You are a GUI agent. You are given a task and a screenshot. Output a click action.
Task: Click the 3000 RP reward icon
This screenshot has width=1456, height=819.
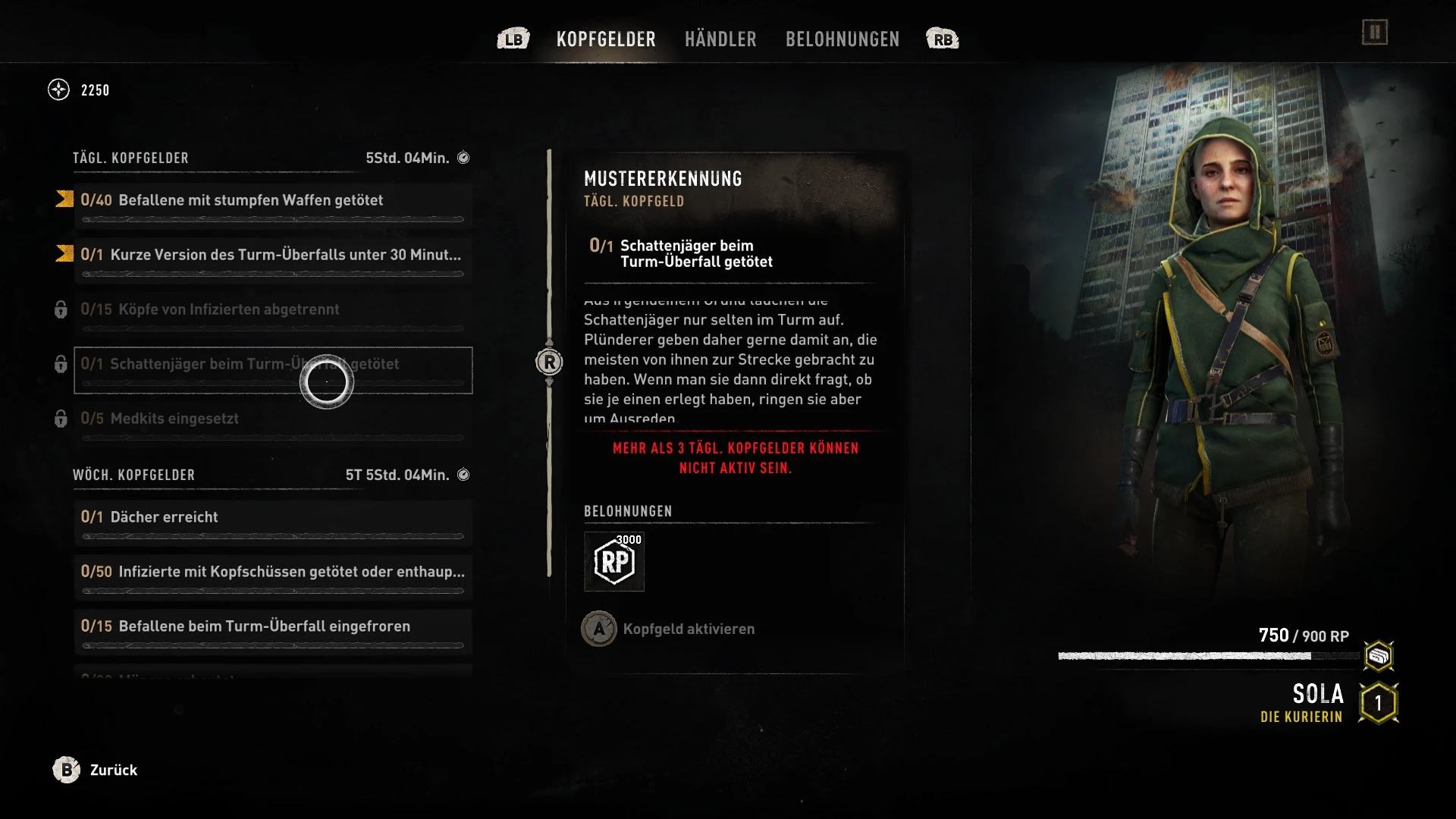tap(614, 562)
